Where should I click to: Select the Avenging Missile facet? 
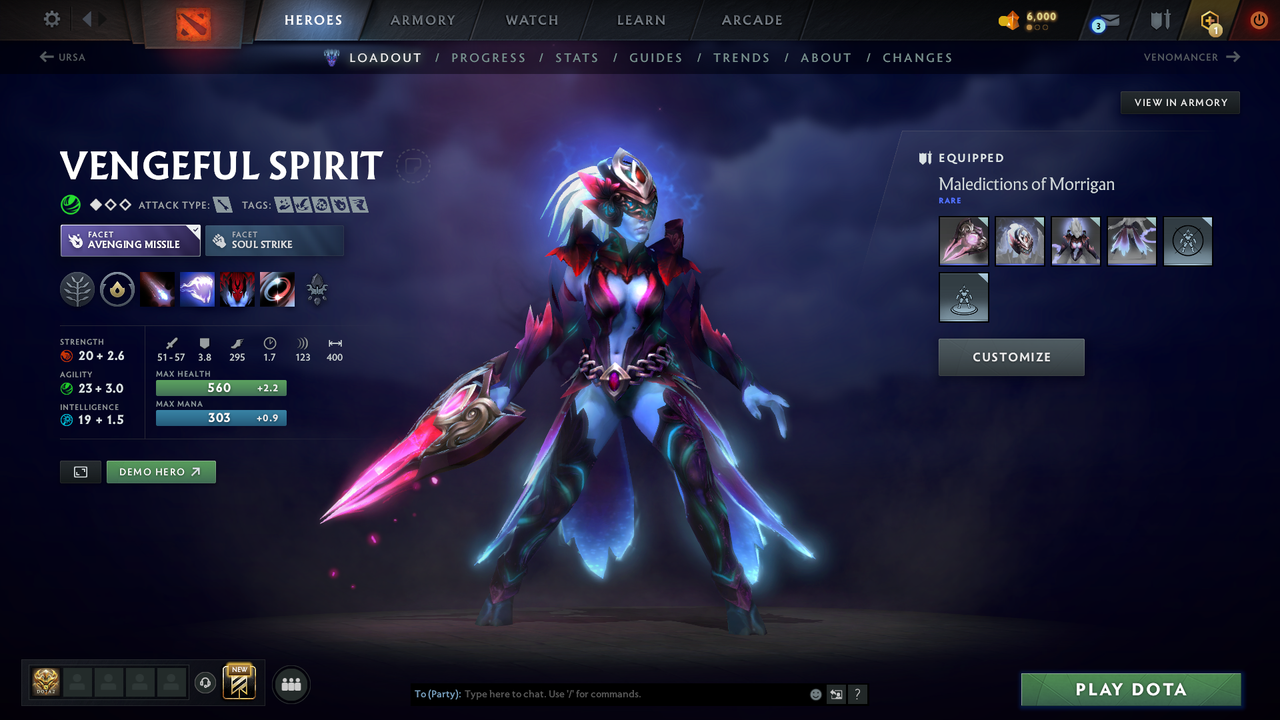tap(130, 240)
